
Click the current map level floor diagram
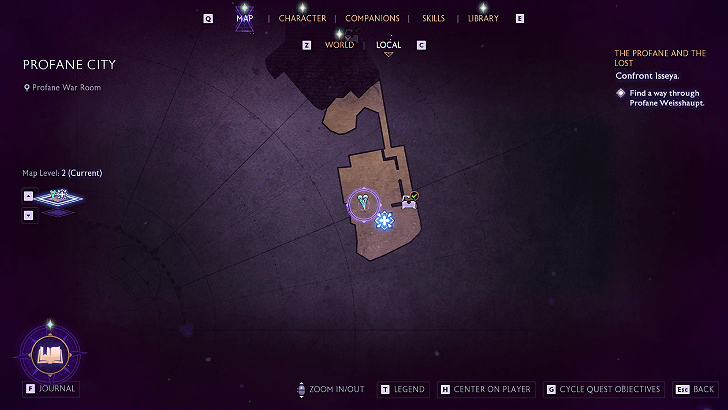click(58, 198)
